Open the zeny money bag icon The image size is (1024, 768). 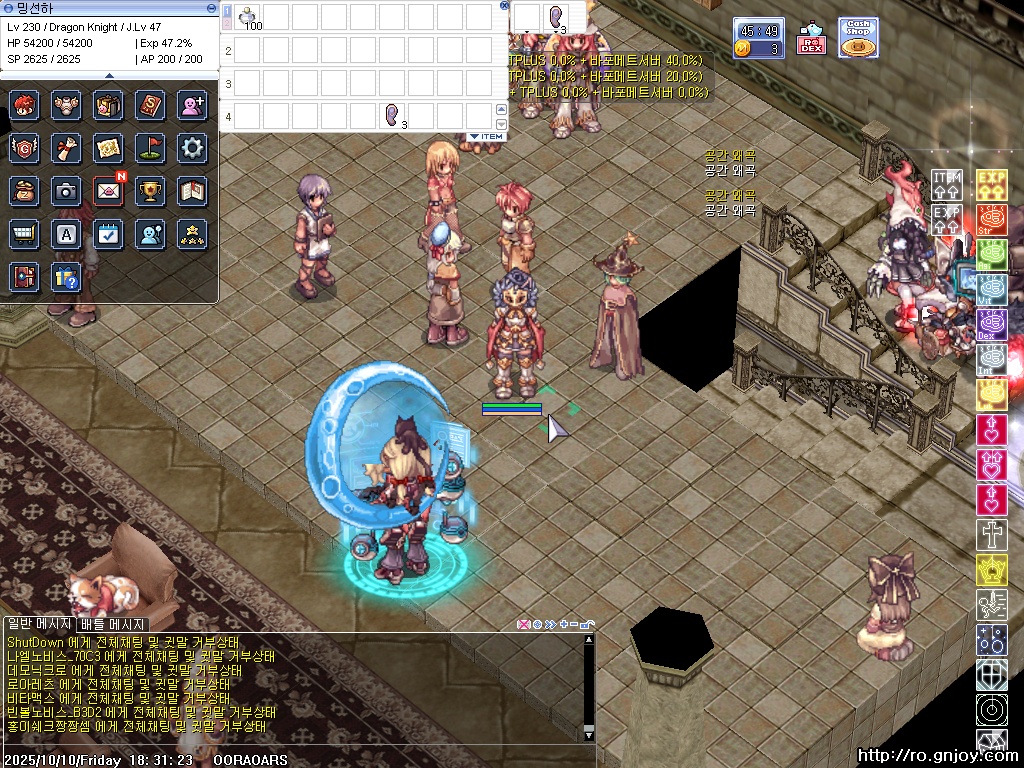[x=24, y=190]
